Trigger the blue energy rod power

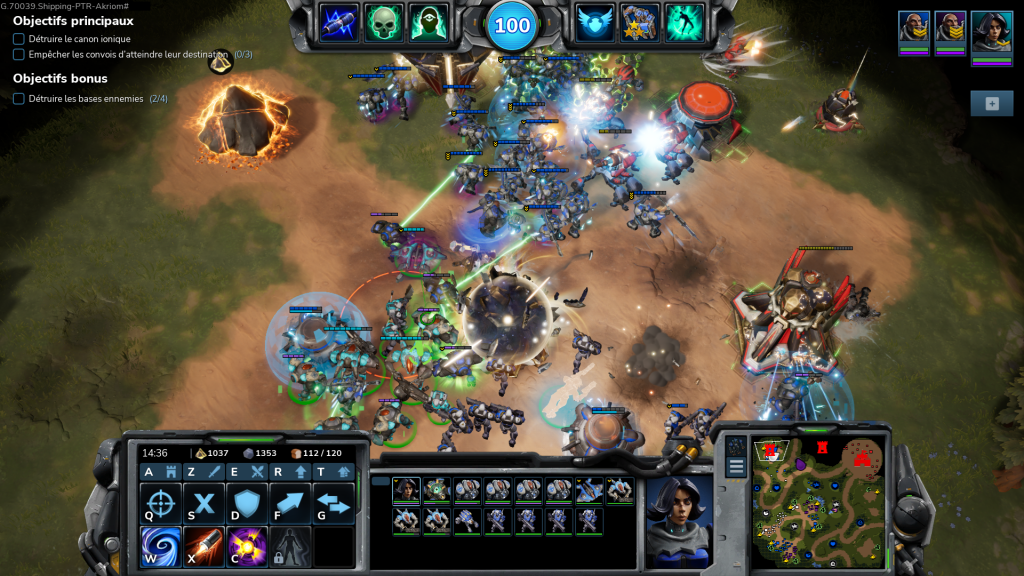pos(339,22)
